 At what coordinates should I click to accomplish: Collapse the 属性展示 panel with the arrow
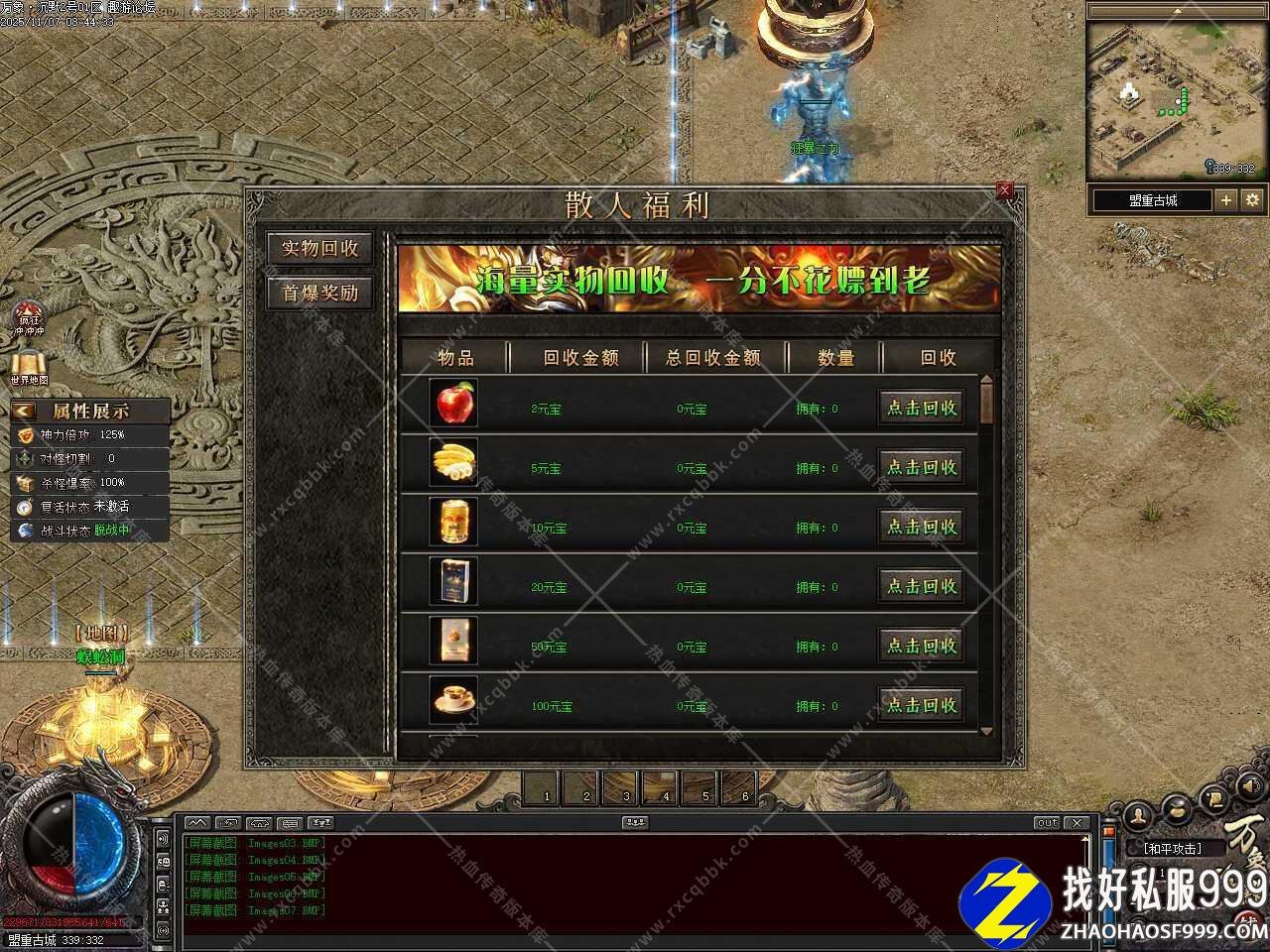(23, 411)
